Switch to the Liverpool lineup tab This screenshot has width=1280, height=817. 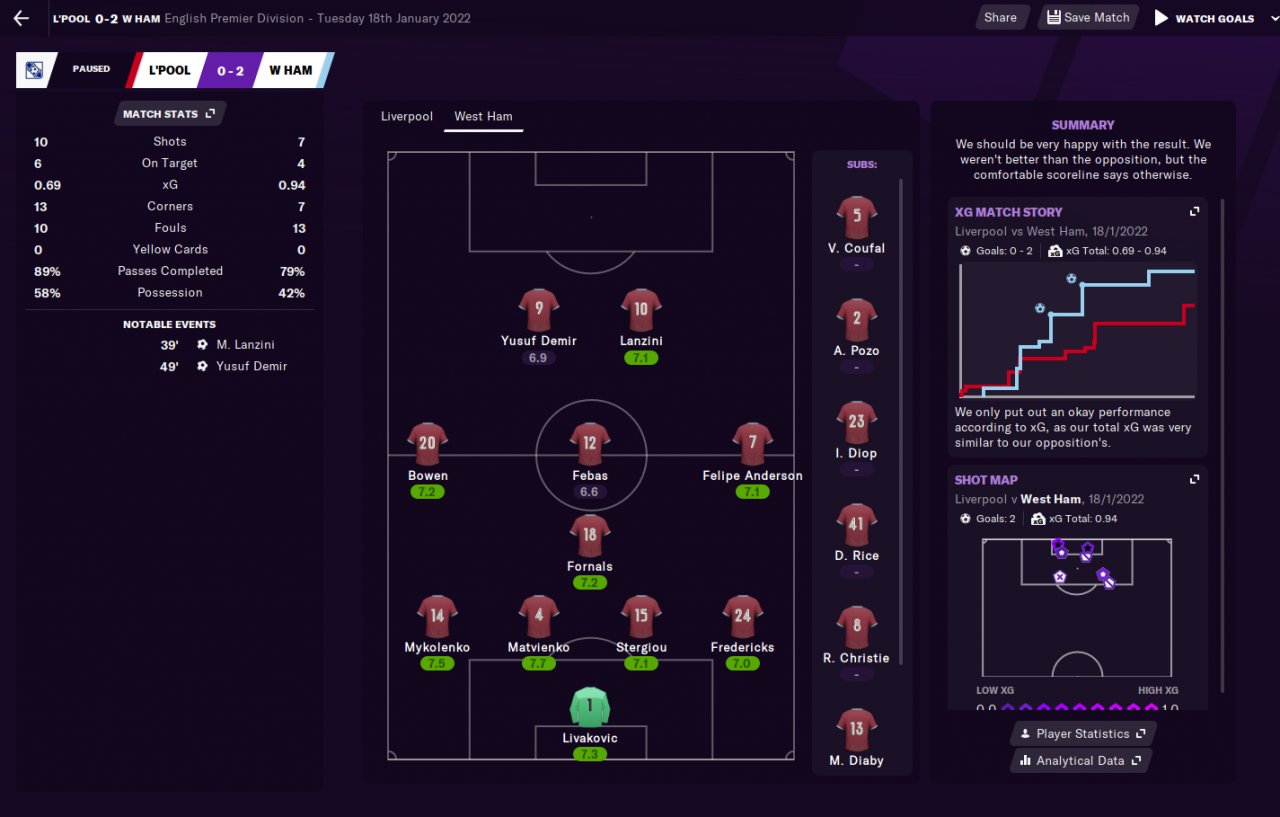407,116
